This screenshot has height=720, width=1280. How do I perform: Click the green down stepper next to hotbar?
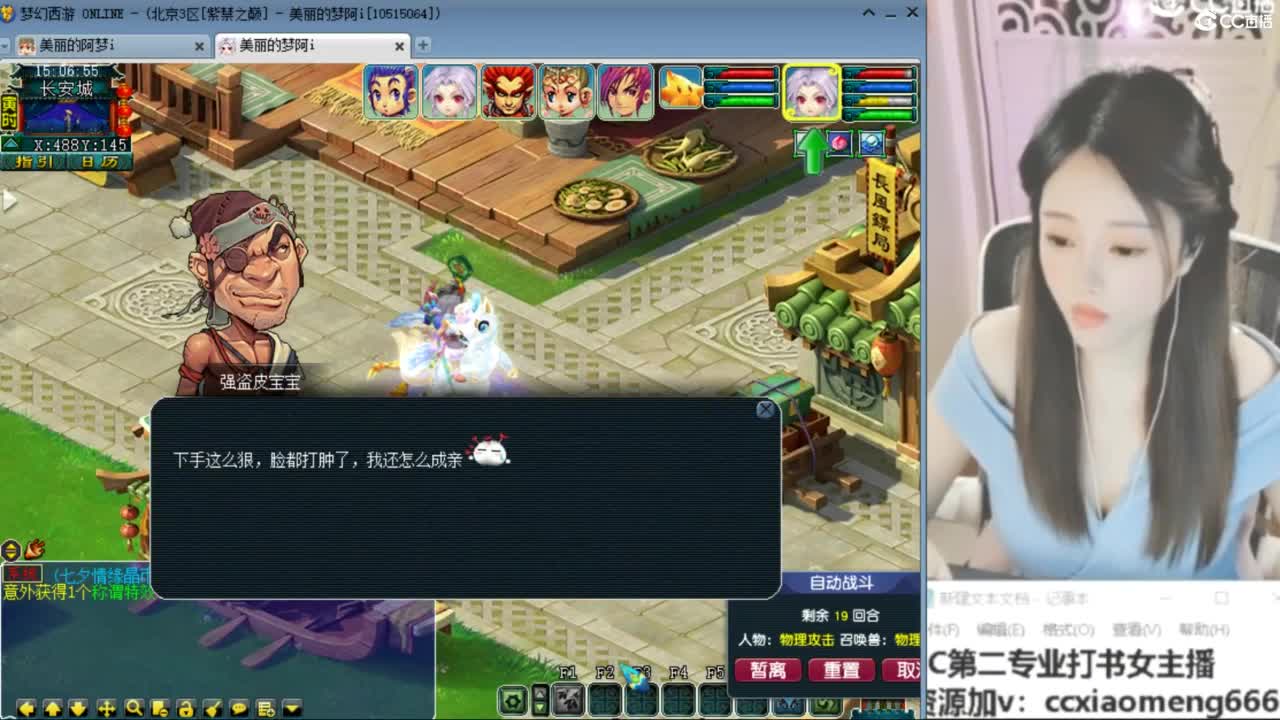pos(540,706)
